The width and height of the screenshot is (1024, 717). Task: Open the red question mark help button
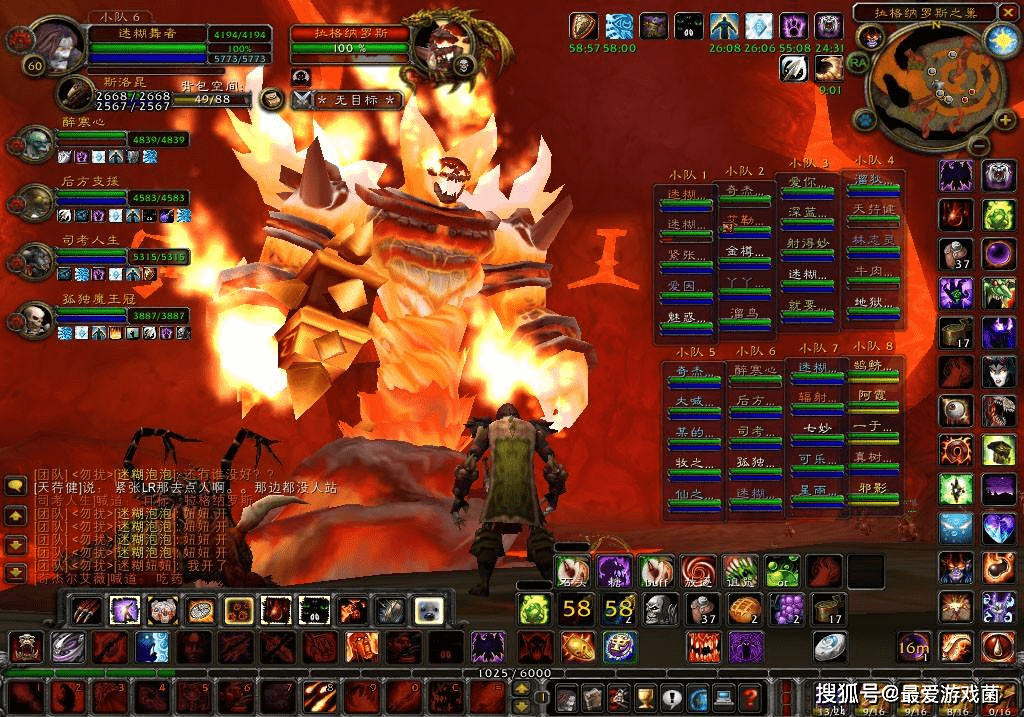[x=749, y=697]
